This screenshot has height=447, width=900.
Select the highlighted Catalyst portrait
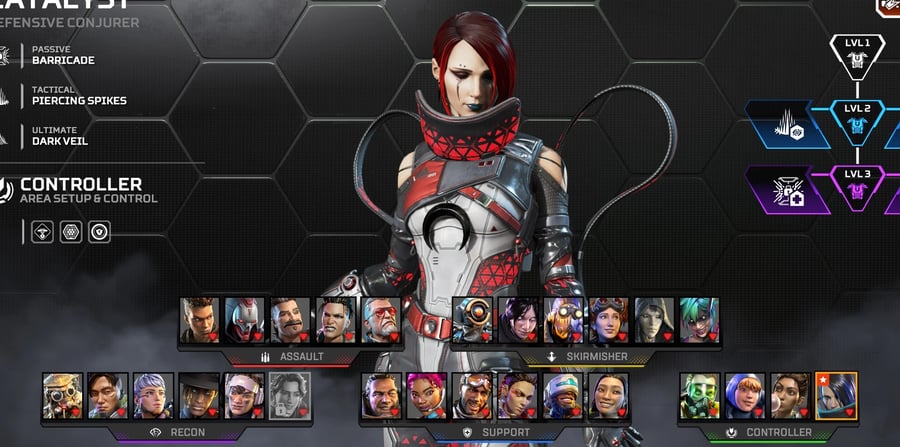836,395
